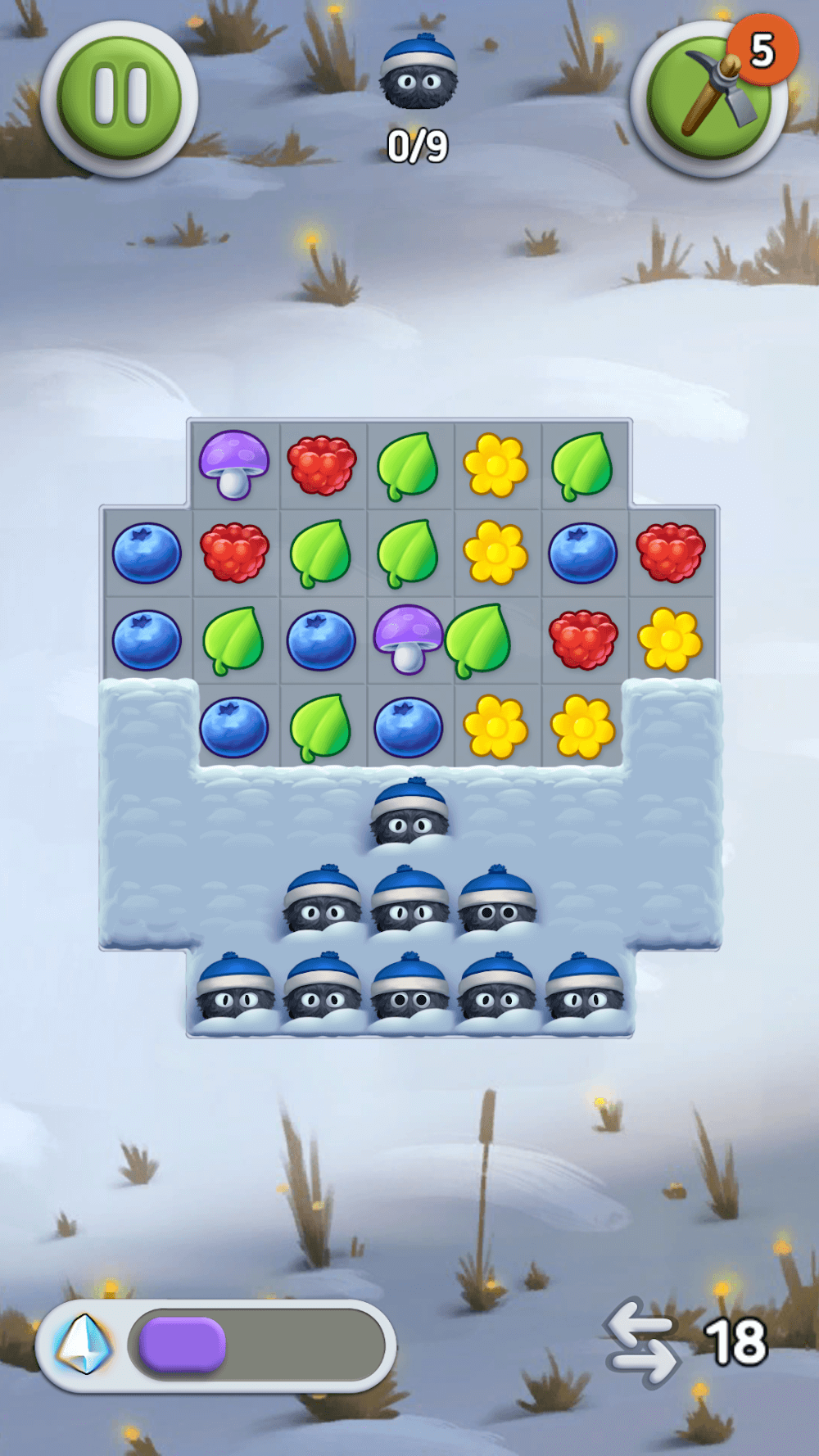The image size is (819, 1456).
Task: Select the purple mushroom in the top row
Action: (x=234, y=464)
